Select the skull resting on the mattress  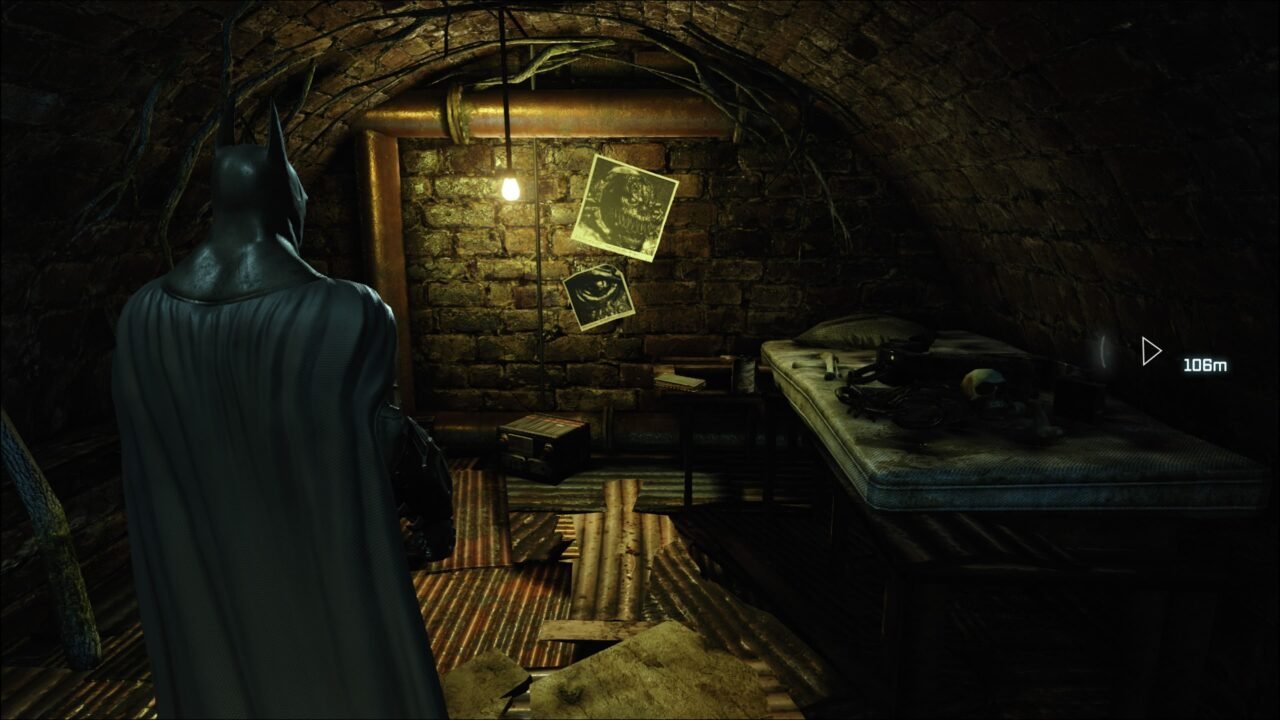pos(985,385)
